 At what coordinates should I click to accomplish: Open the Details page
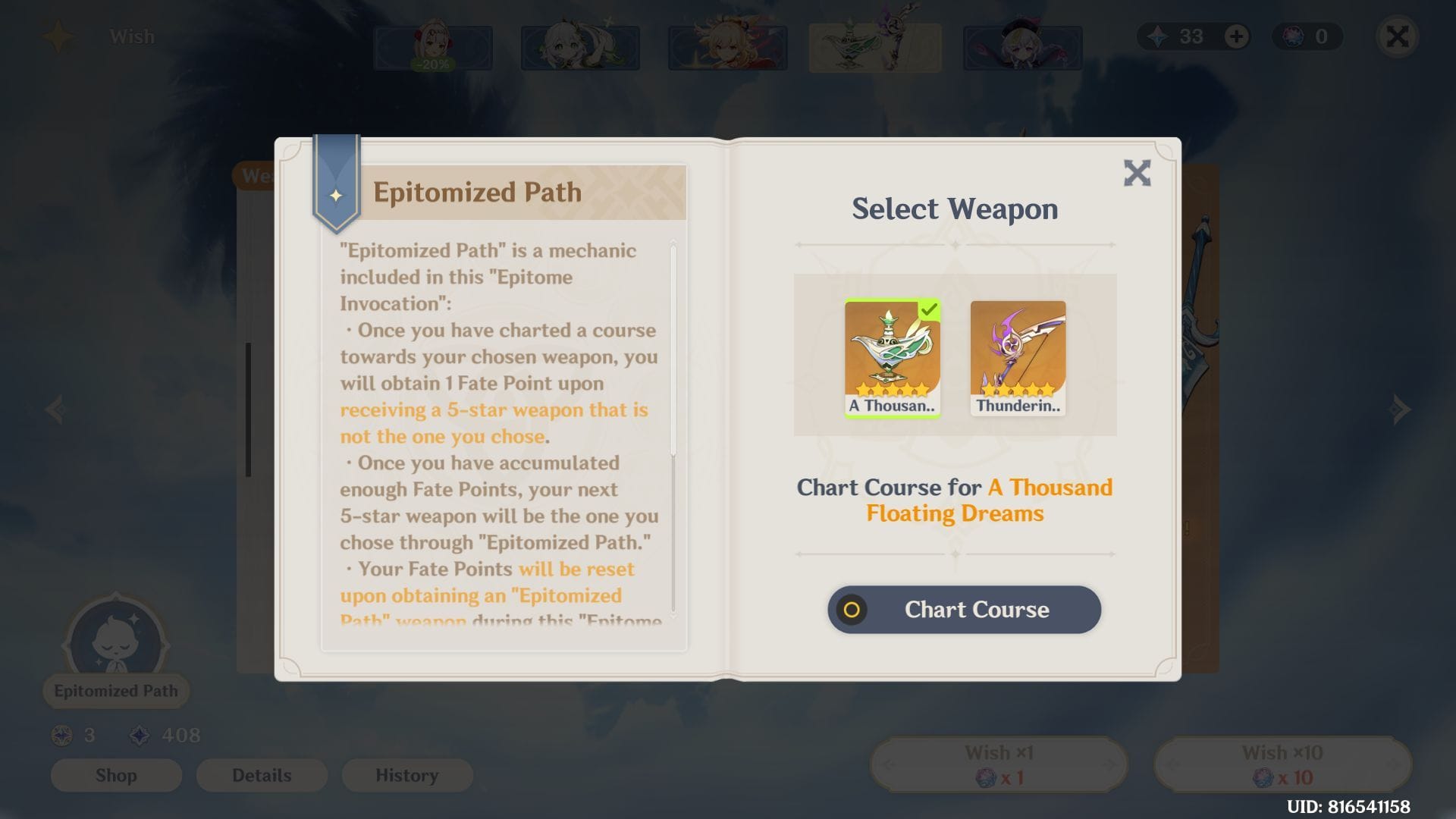pos(262,775)
